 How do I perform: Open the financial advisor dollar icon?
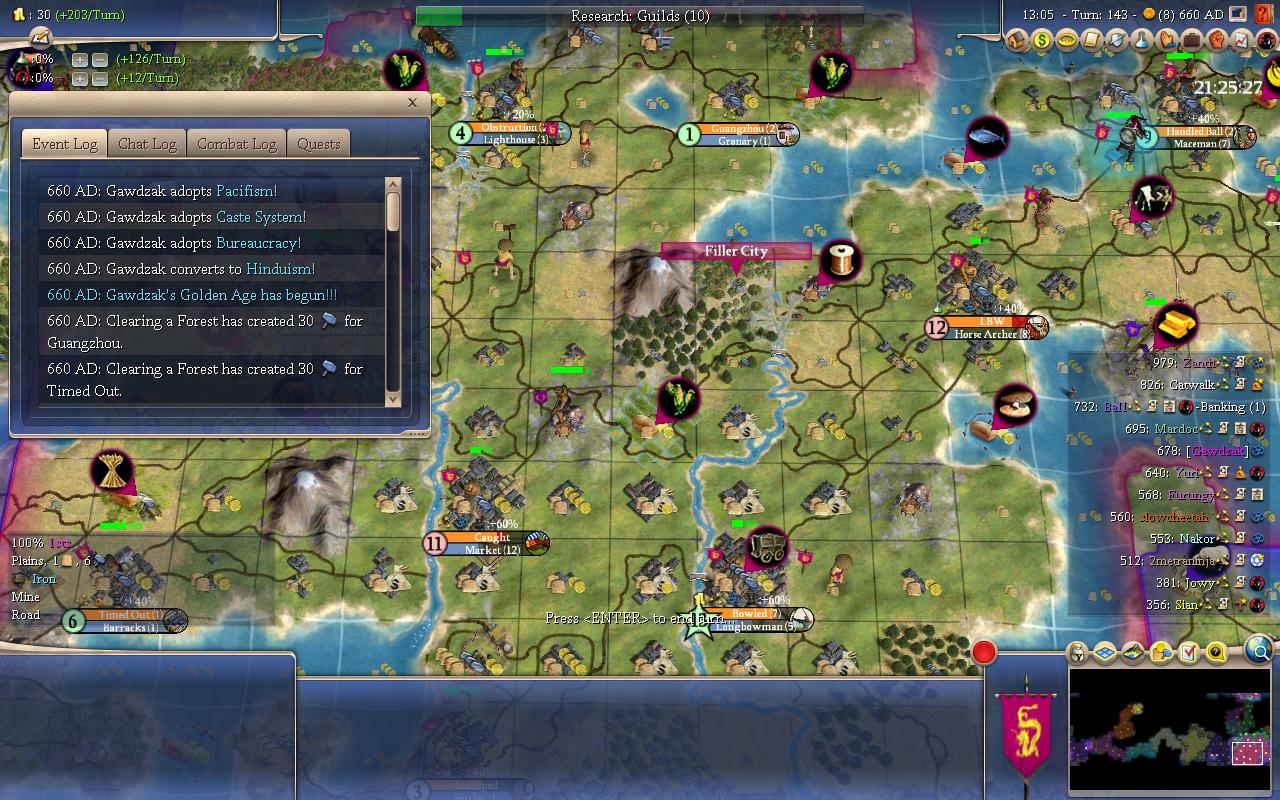(1042, 41)
